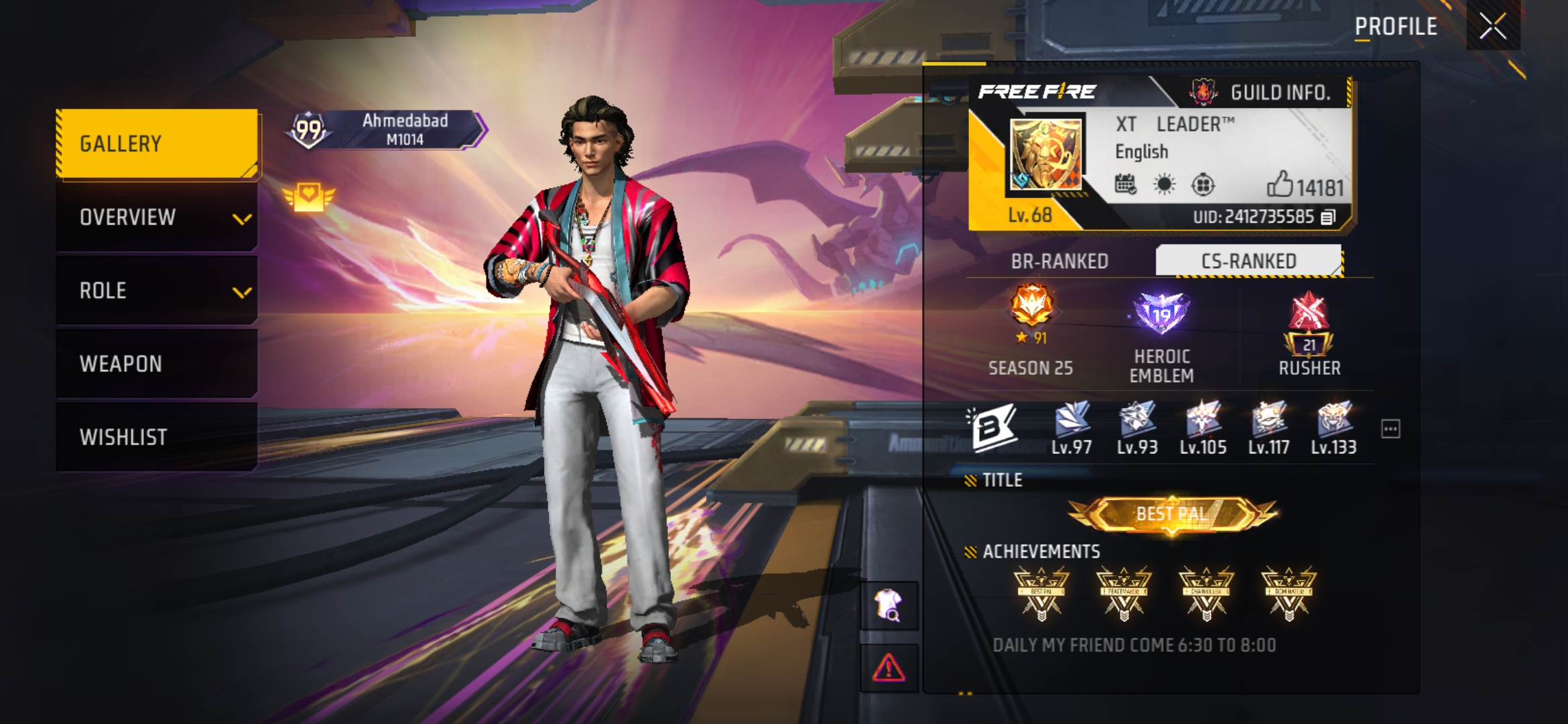This screenshot has width=1568, height=724.
Task: Expand the Role menu
Action: [x=157, y=290]
